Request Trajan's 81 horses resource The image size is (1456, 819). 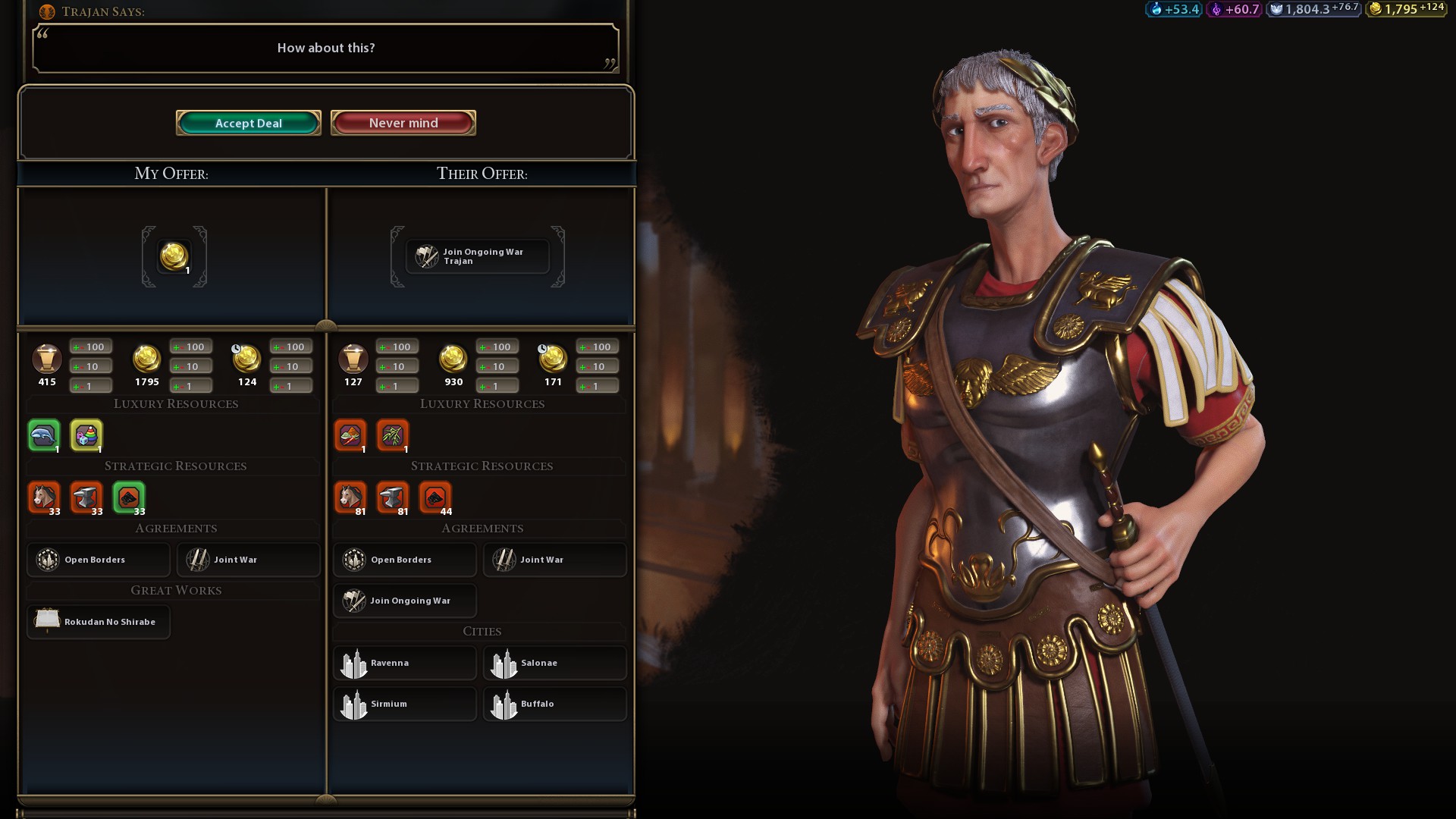click(x=350, y=497)
